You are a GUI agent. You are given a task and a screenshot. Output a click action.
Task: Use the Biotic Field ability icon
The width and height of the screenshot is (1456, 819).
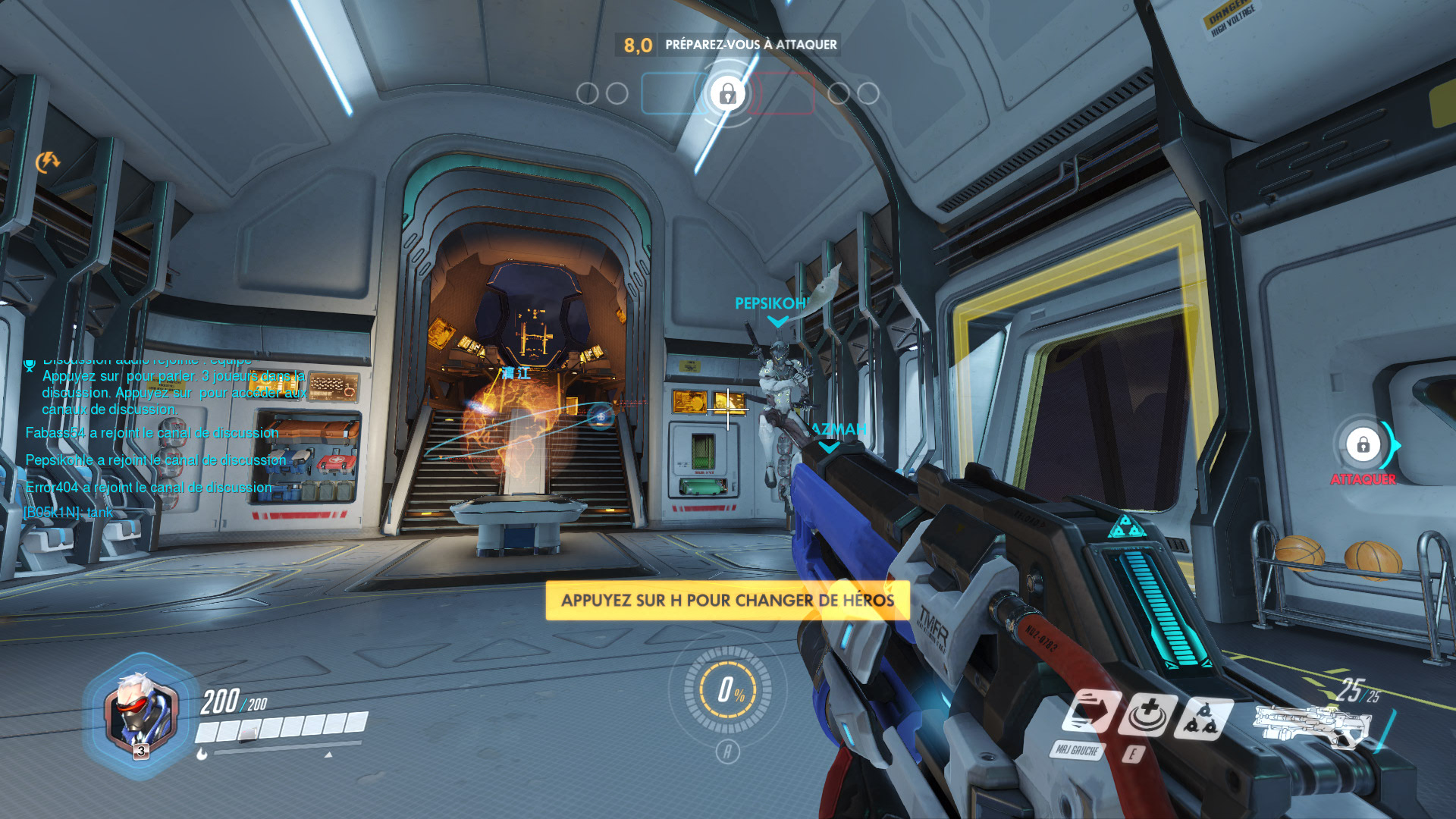pyautogui.click(x=1147, y=714)
